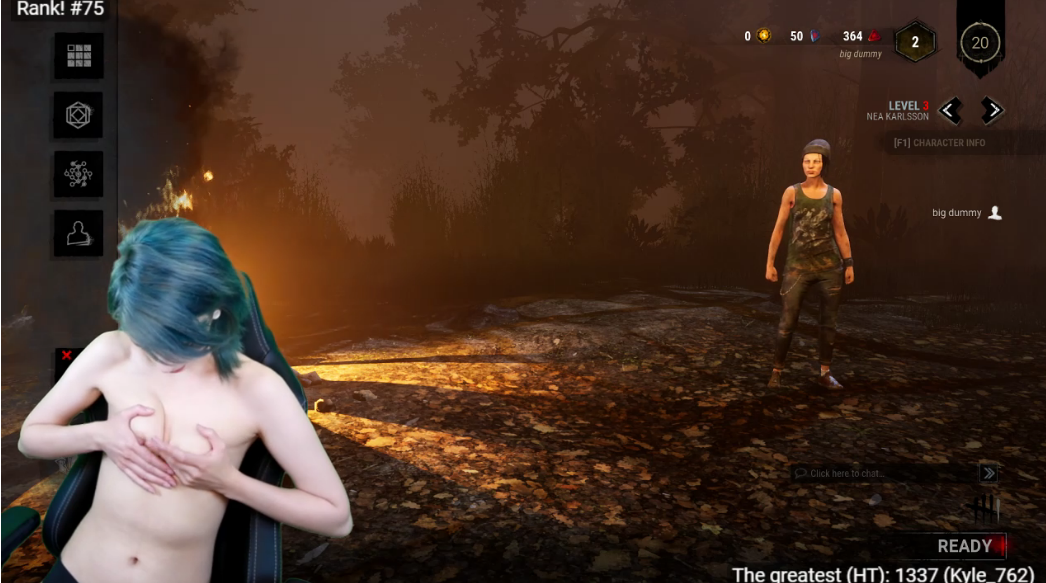Switch to the next character arrow

click(x=991, y=110)
